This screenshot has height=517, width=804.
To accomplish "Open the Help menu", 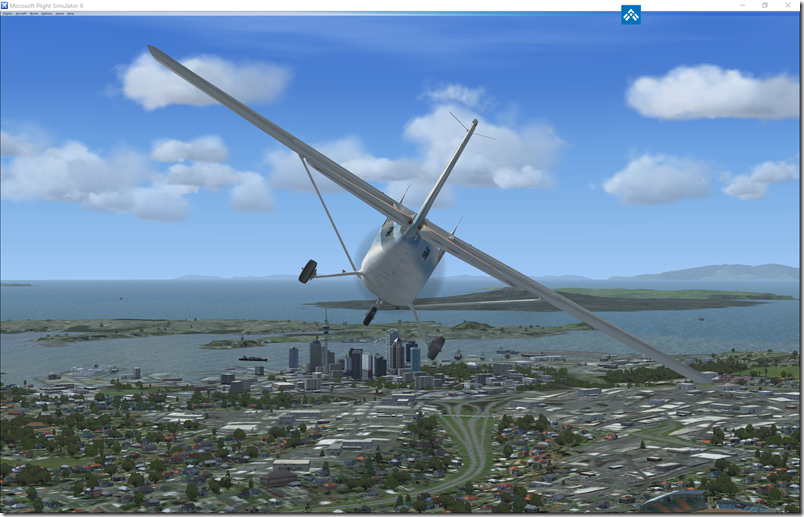I will 70,14.
